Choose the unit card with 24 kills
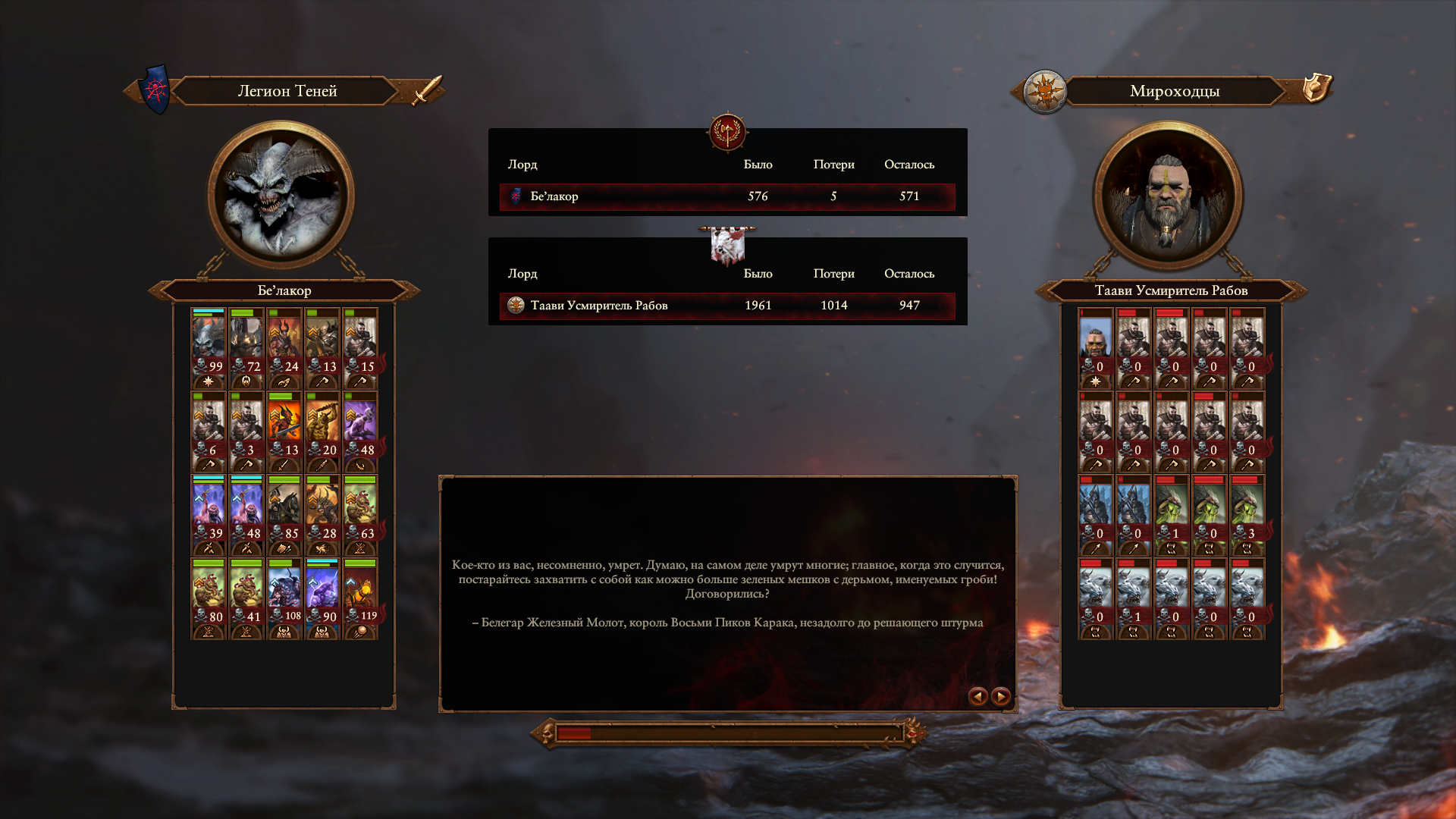 284,347
